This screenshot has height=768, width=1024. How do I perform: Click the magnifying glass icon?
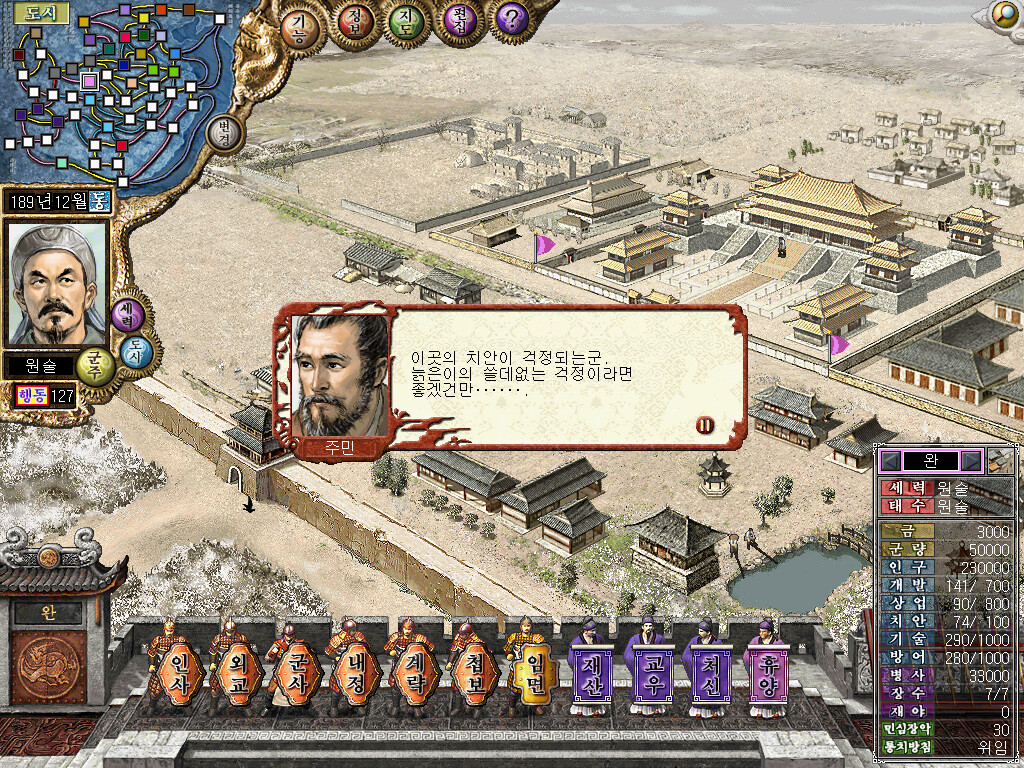coord(1003,13)
